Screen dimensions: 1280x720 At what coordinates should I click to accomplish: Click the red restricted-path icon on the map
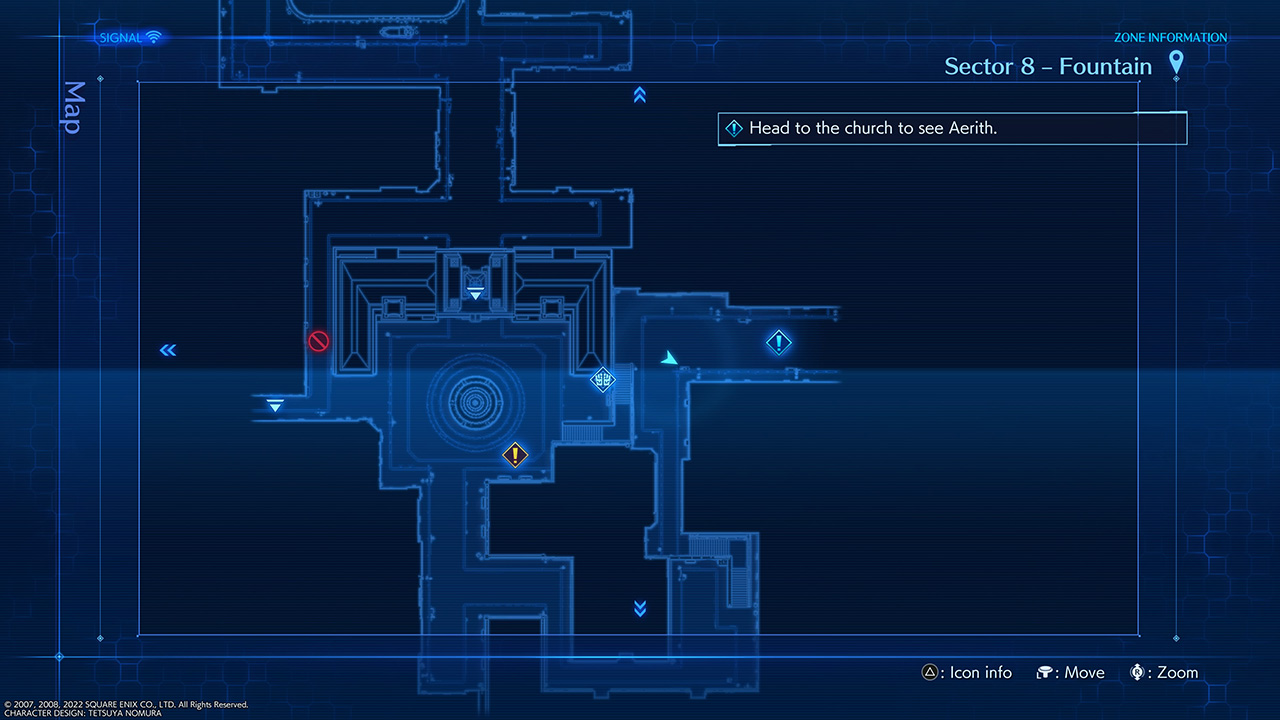click(318, 341)
